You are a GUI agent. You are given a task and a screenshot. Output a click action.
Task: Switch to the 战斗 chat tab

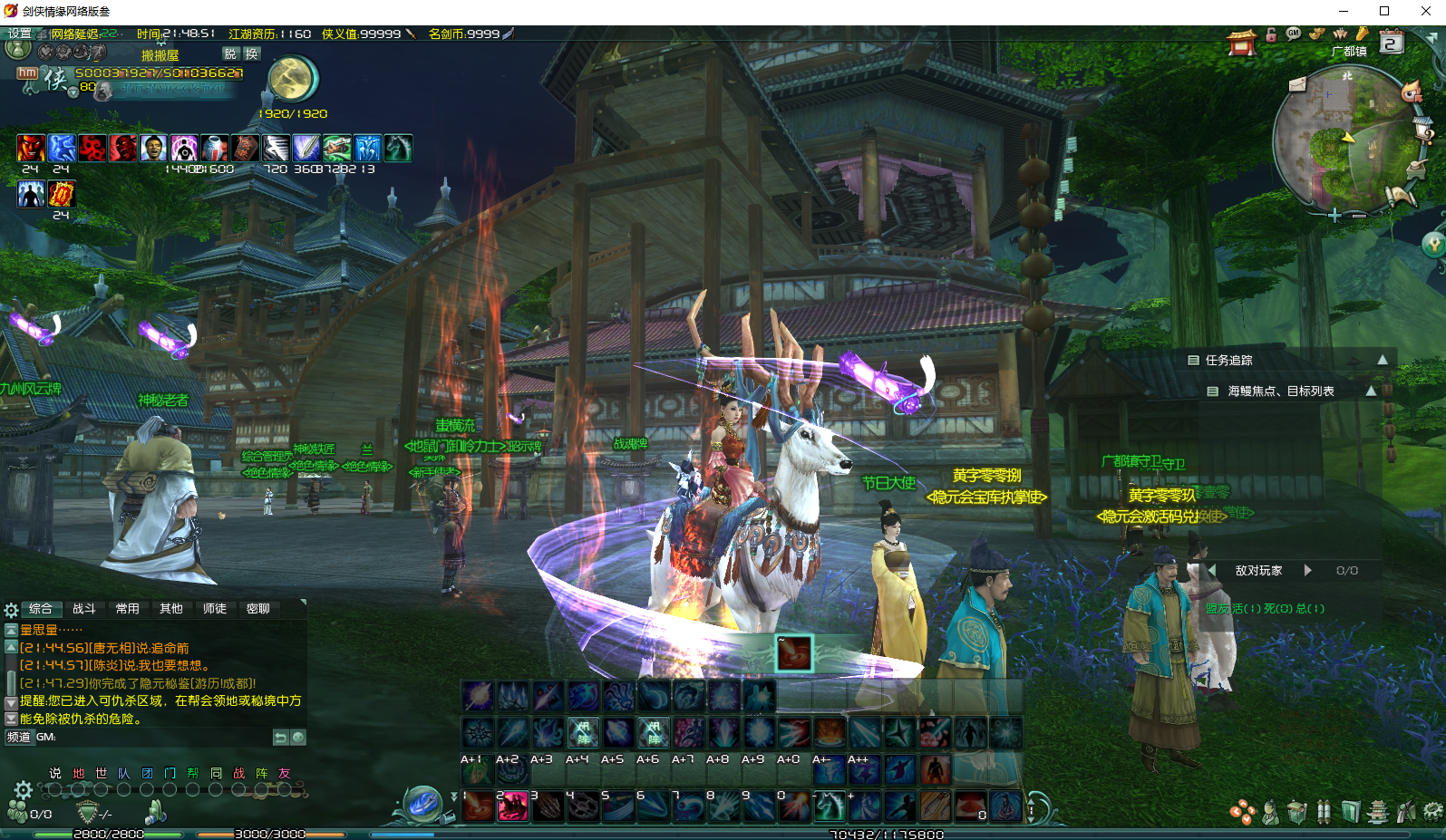[84, 609]
